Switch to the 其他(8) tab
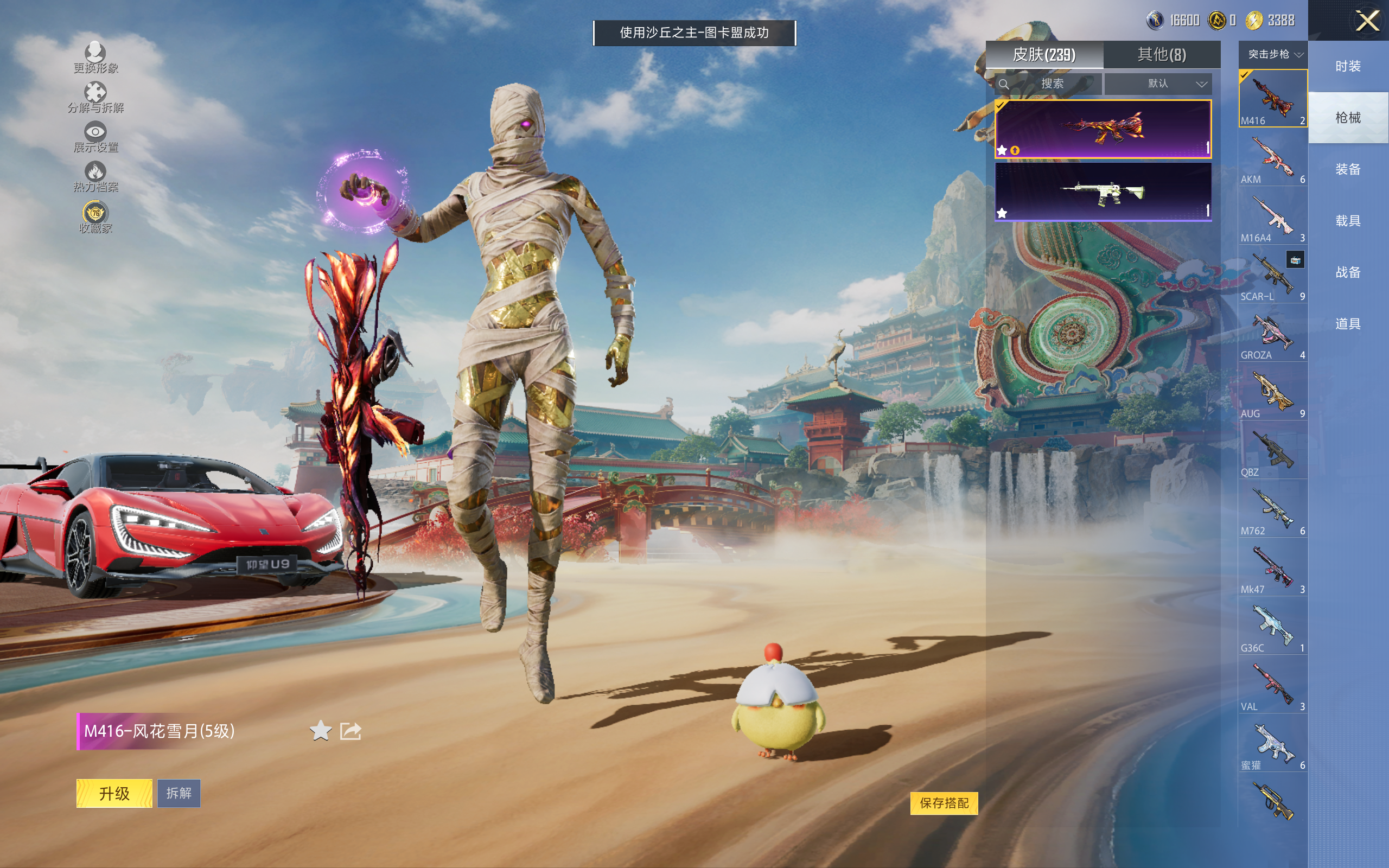The width and height of the screenshot is (1389, 868). (1161, 55)
